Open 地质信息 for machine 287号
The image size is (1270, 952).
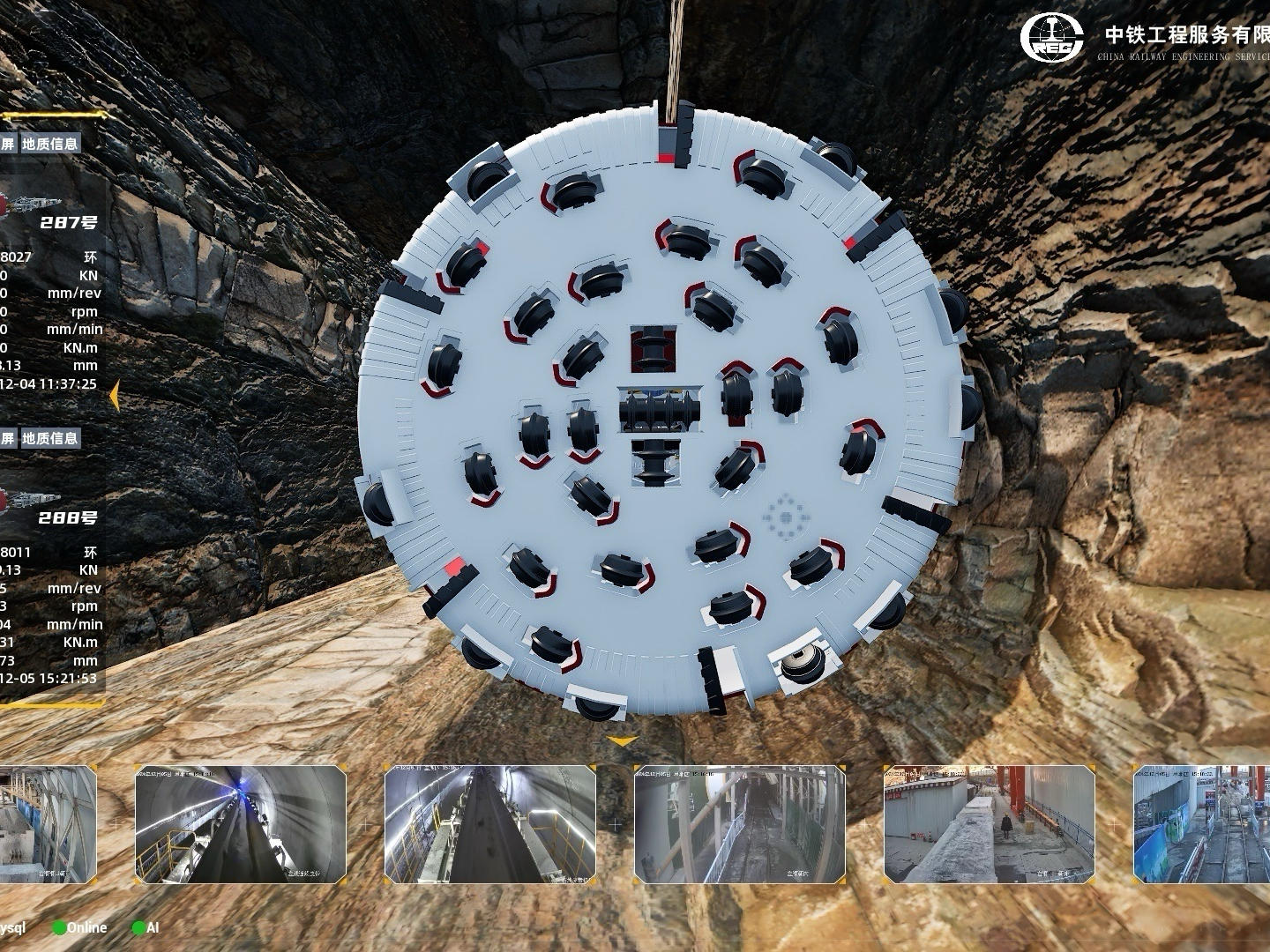click(50, 144)
